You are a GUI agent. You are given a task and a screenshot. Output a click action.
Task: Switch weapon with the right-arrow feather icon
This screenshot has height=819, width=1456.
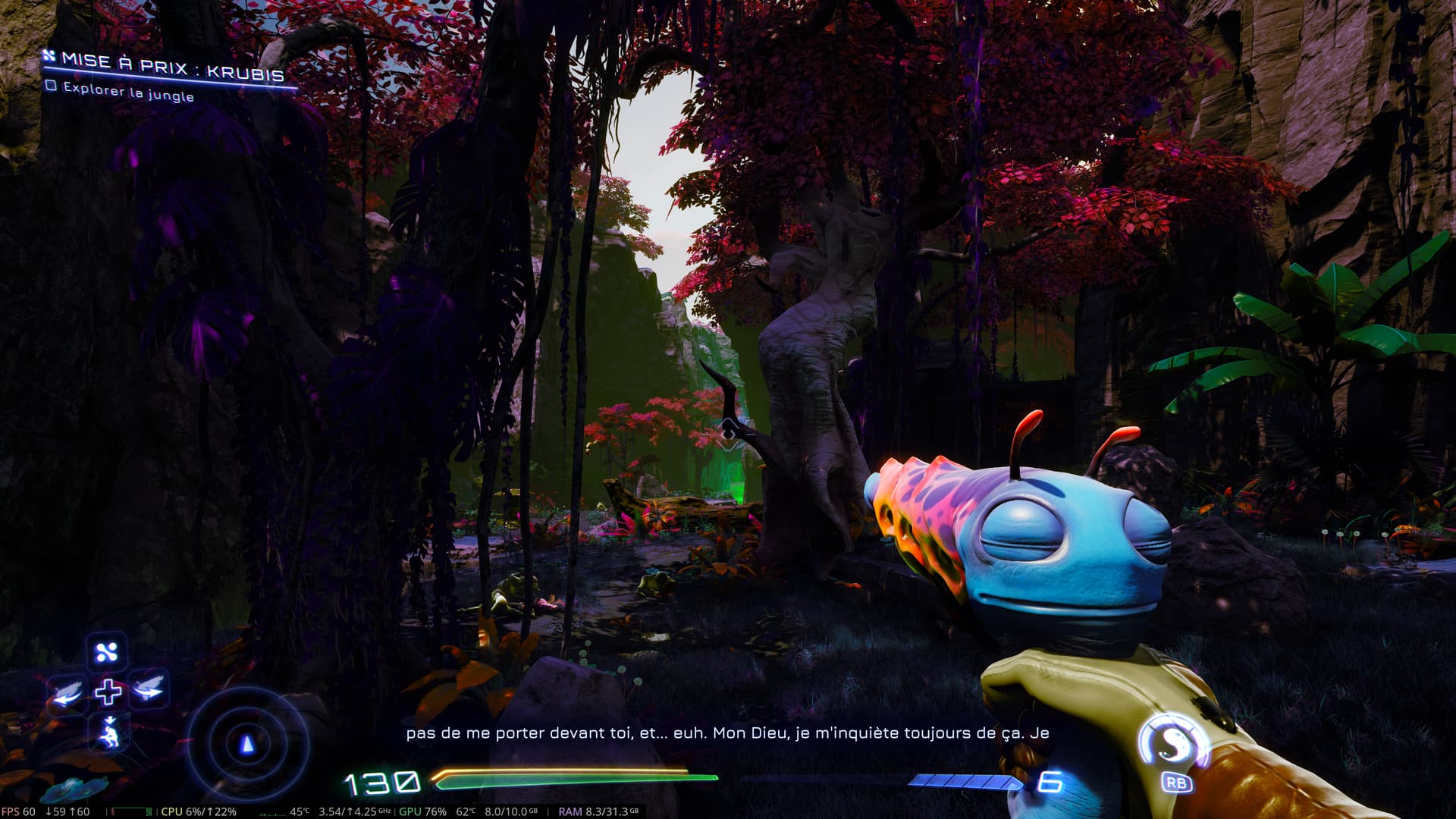[148, 689]
